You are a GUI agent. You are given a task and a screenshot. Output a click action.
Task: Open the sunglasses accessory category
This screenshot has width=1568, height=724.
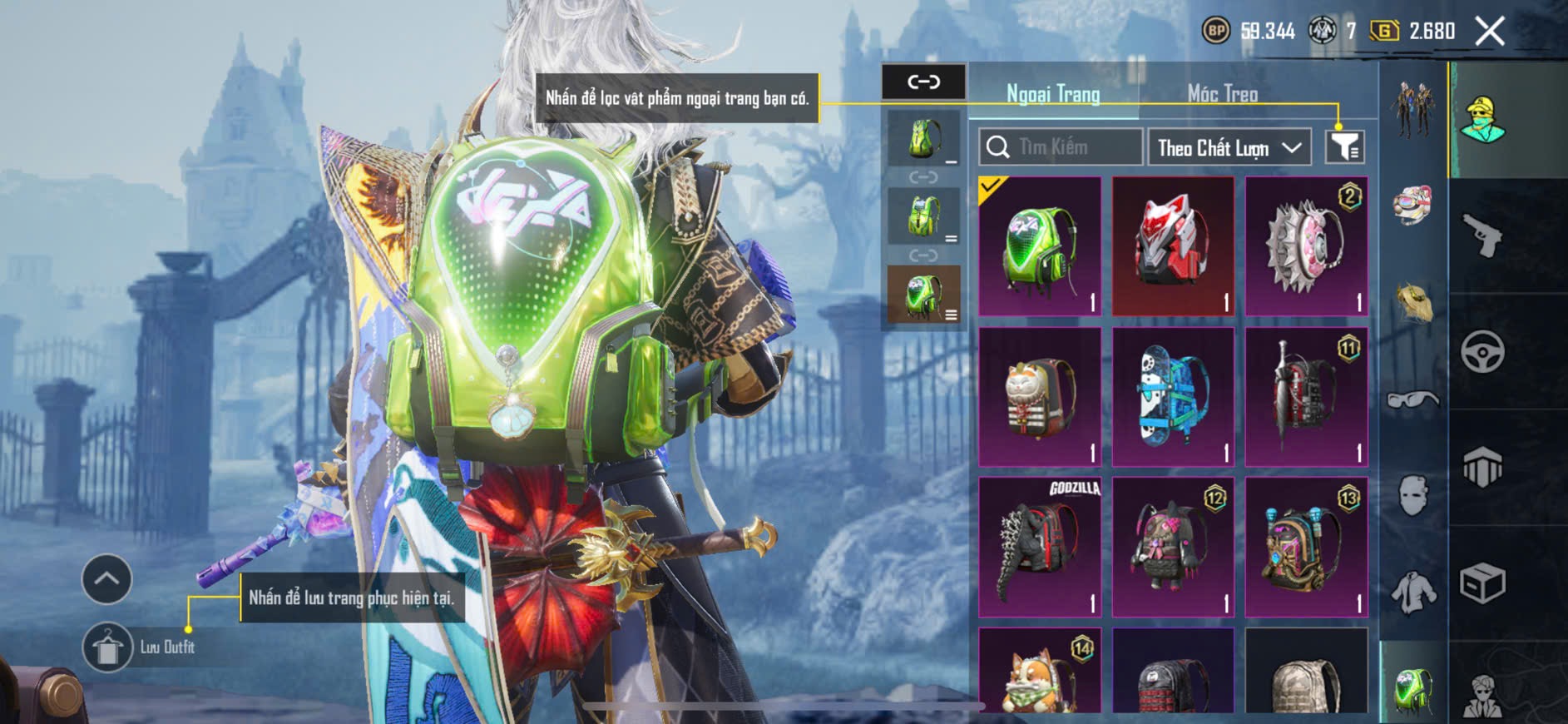(1412, 399)
